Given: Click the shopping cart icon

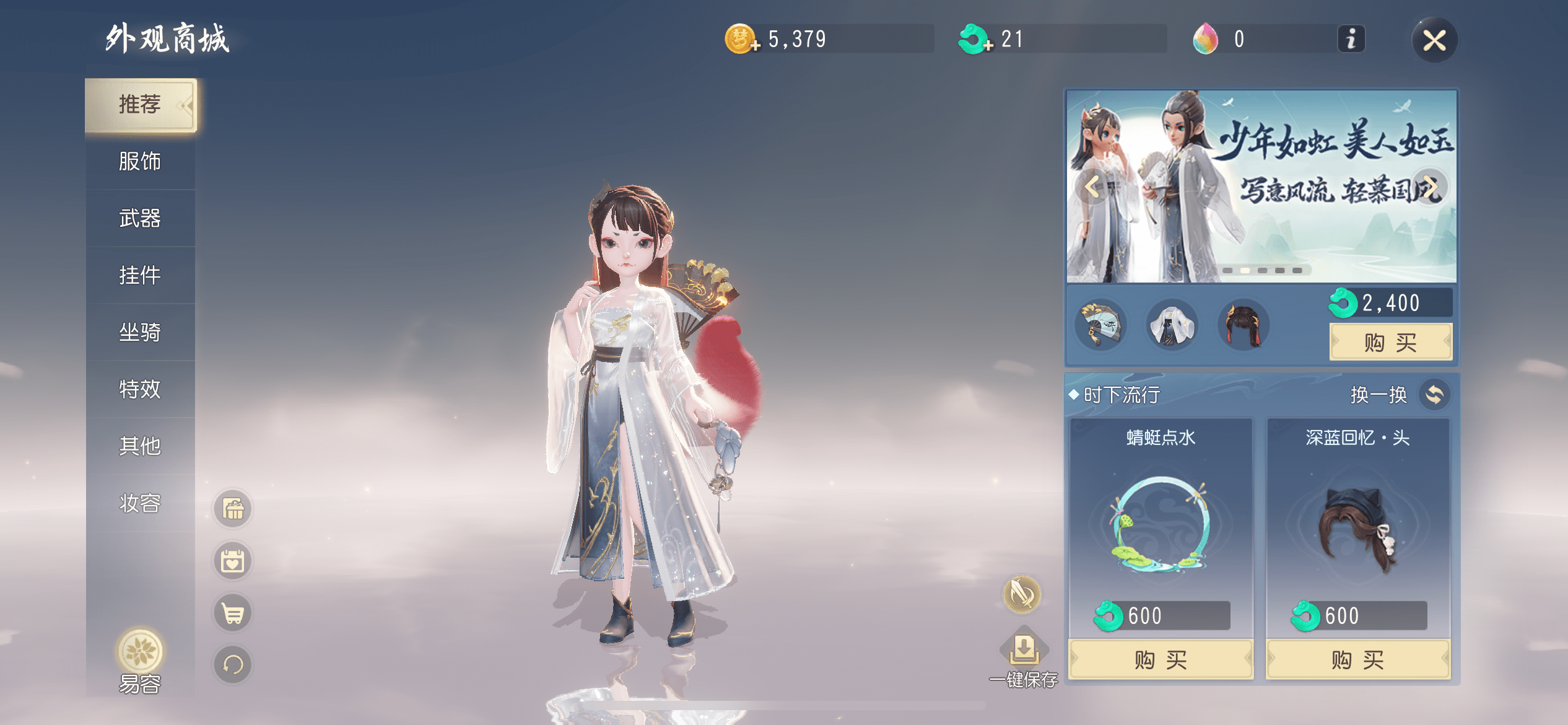Looking at the screenshot, I should (233, 613).
